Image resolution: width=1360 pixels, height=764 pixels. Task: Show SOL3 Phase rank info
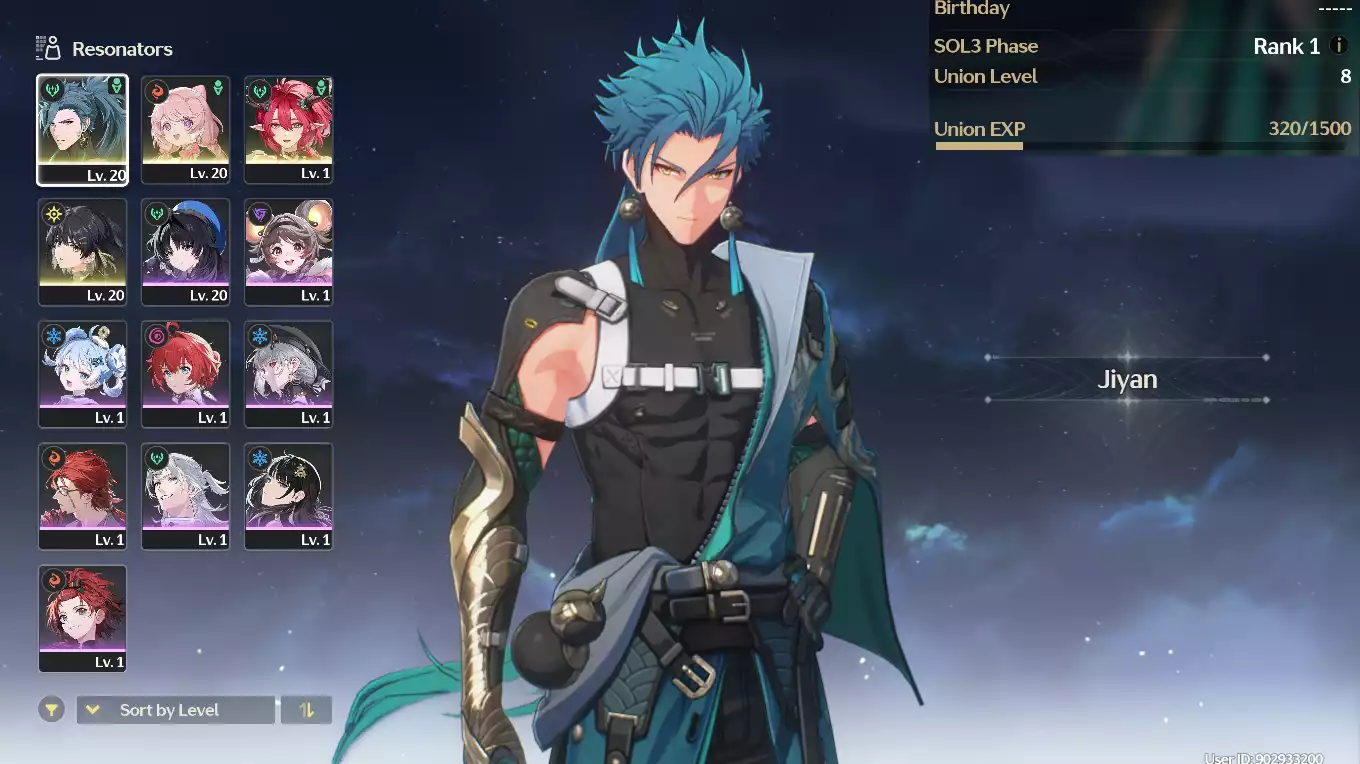[x=1338, y=46]
